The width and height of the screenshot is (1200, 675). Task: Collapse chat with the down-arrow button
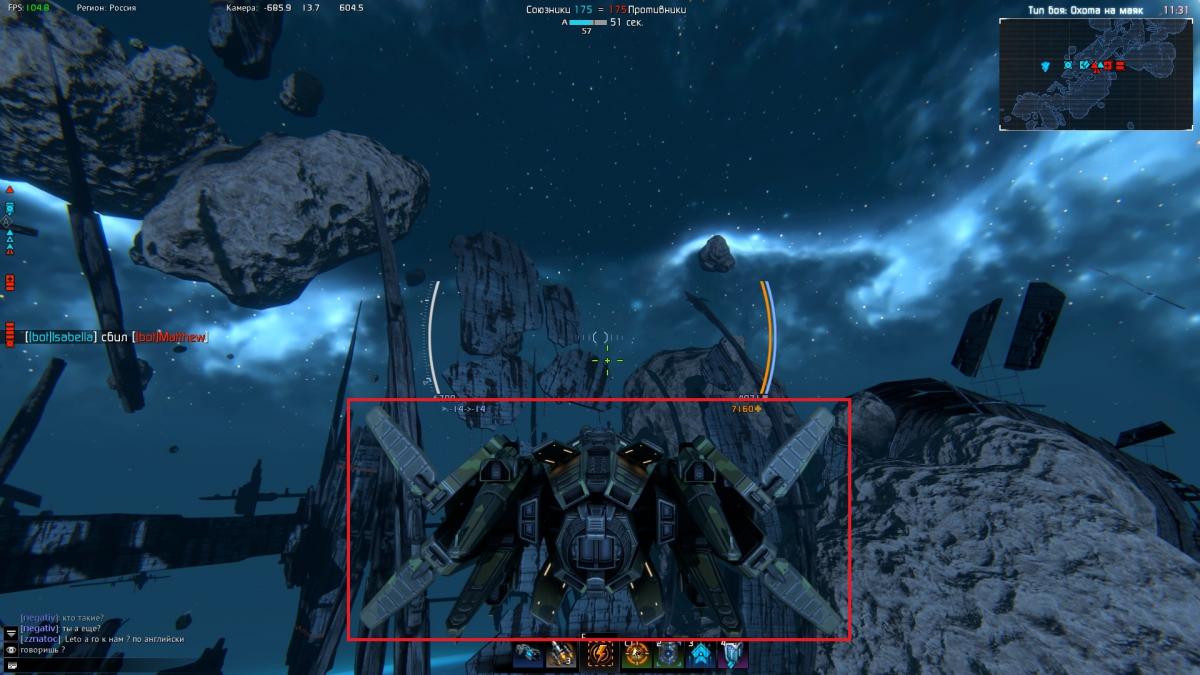[11, 634]
